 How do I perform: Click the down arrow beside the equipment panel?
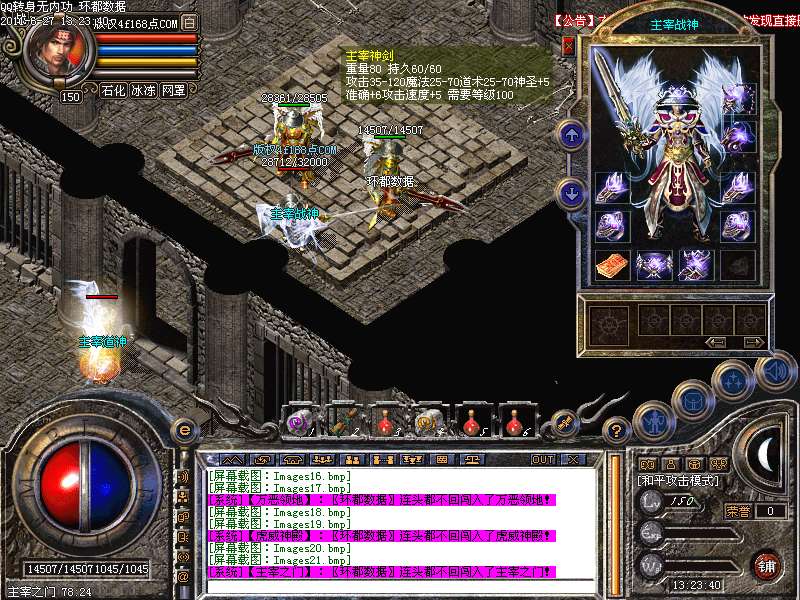(571, 193)
